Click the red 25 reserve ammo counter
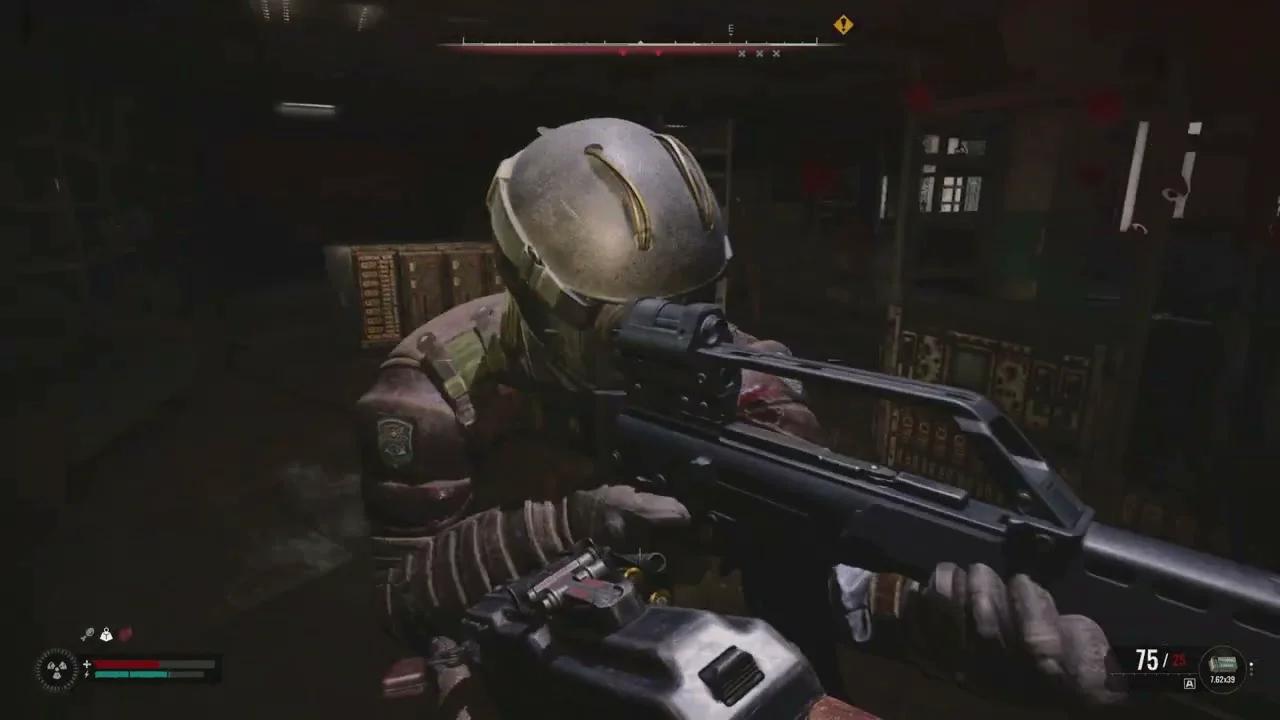 (1178, 660)
